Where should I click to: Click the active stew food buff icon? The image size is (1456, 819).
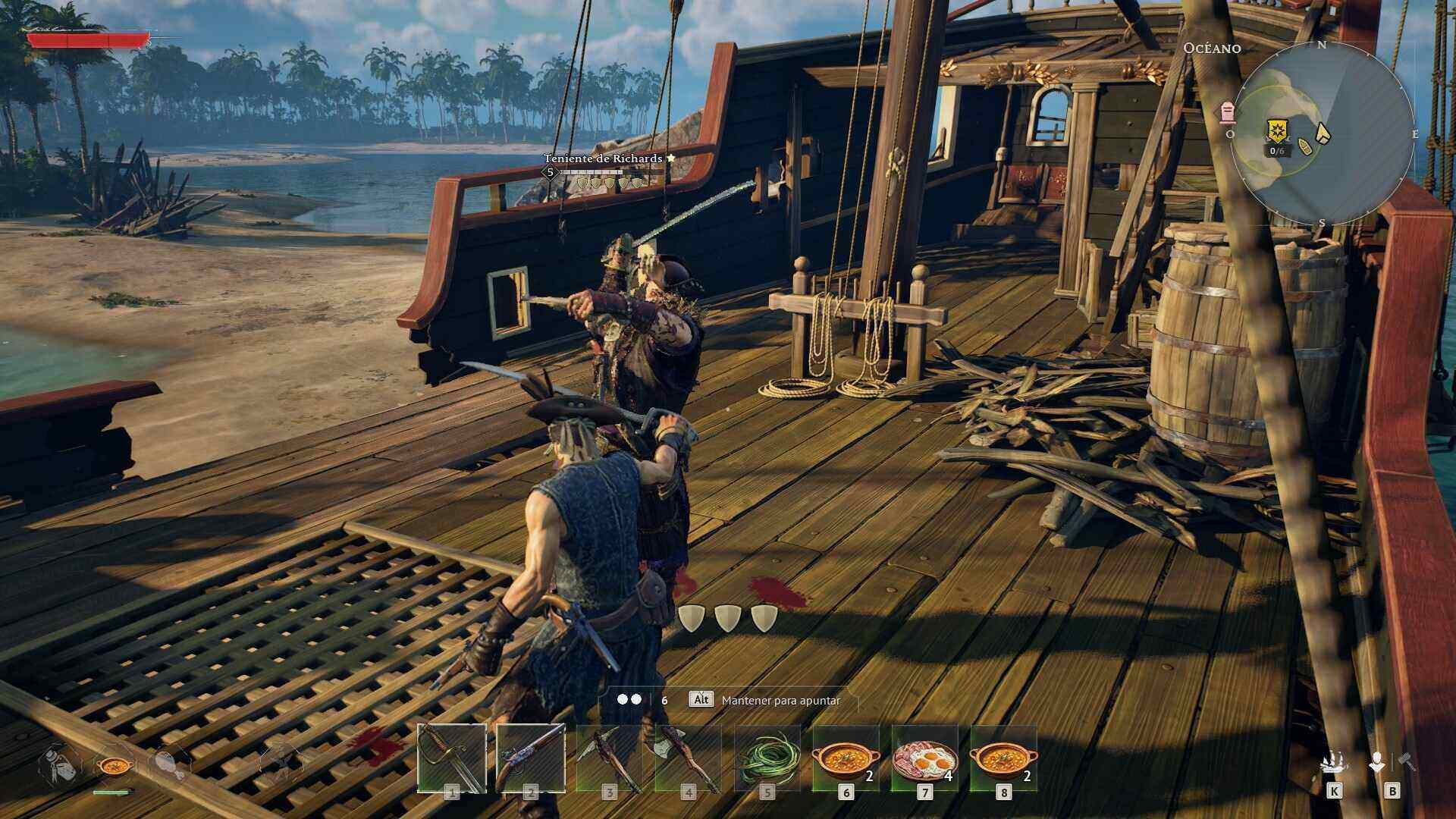[x=114, y=764]
